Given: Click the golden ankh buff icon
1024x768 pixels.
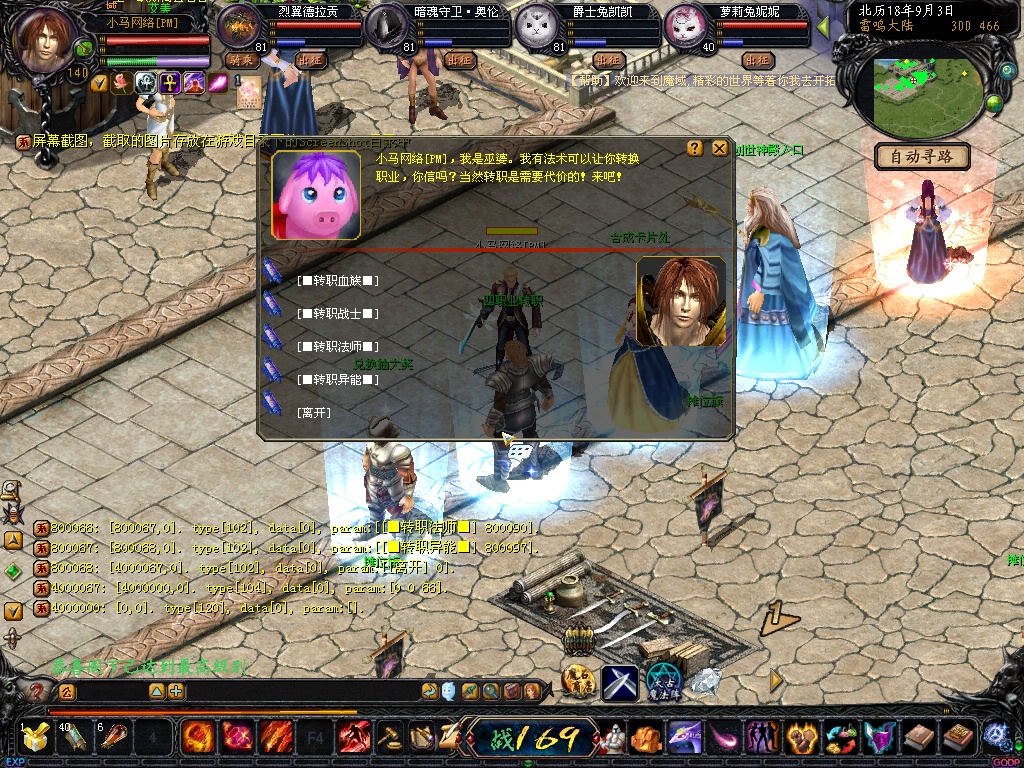Looking at the screenshot, I should [170, 83].
